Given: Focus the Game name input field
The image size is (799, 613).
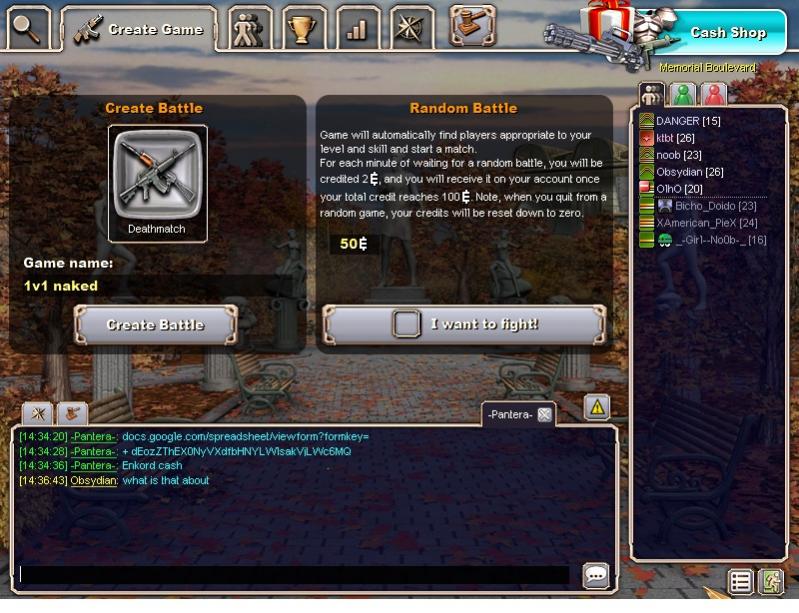Looking at the screenshot, I should (x=158, y=286).
